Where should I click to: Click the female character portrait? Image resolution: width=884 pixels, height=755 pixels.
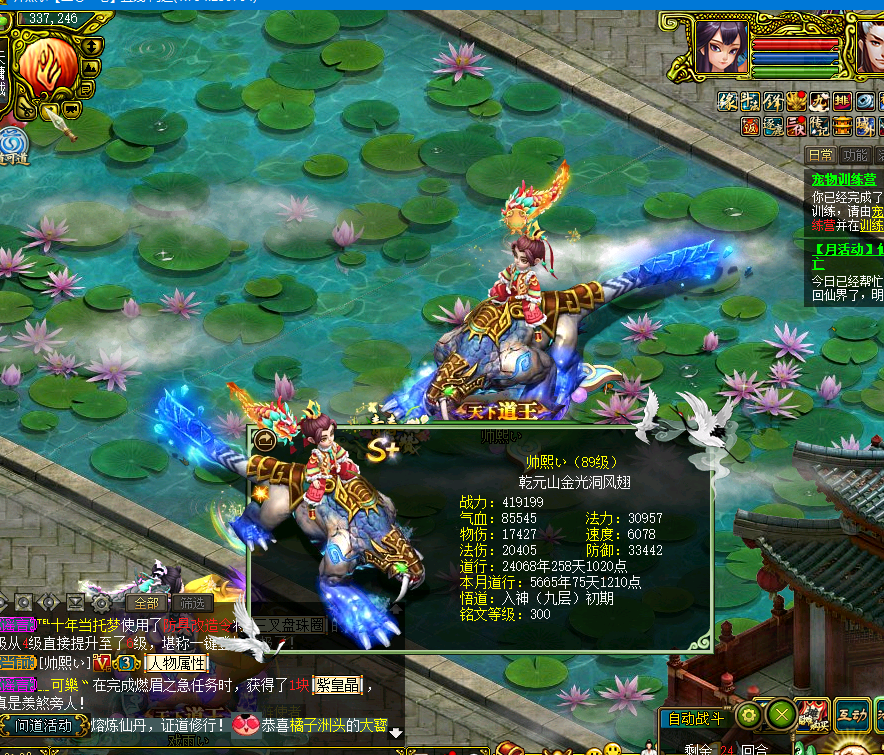click(721, 45)
